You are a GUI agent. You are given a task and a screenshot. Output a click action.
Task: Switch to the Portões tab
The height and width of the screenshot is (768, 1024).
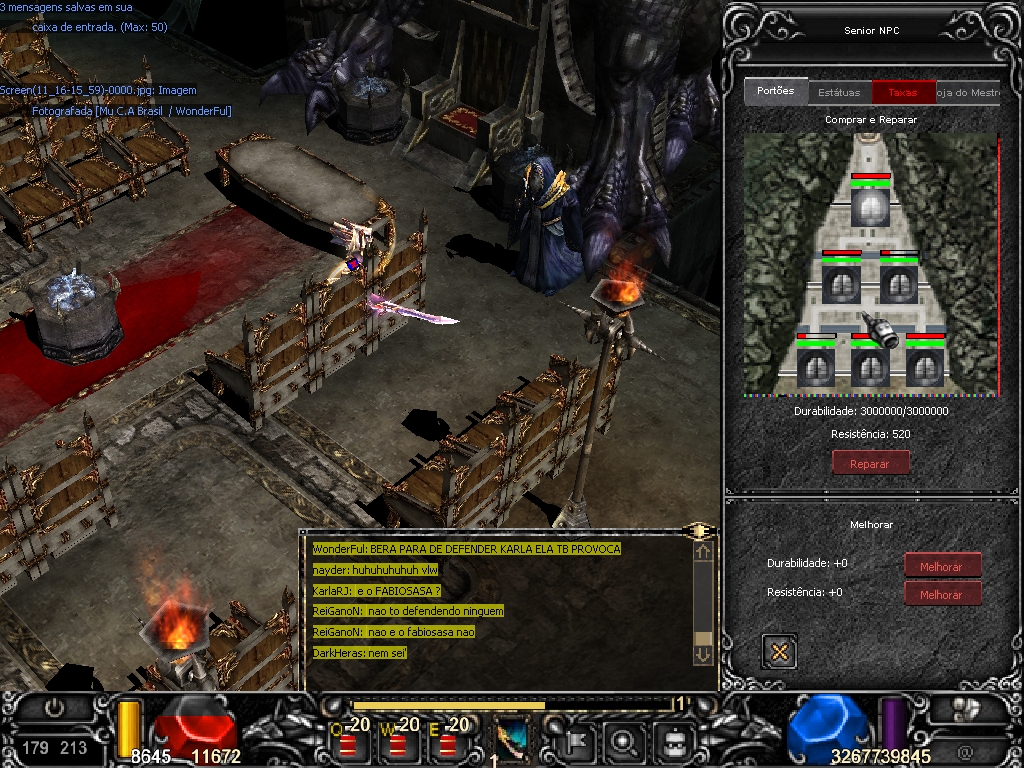pos(775,91)
